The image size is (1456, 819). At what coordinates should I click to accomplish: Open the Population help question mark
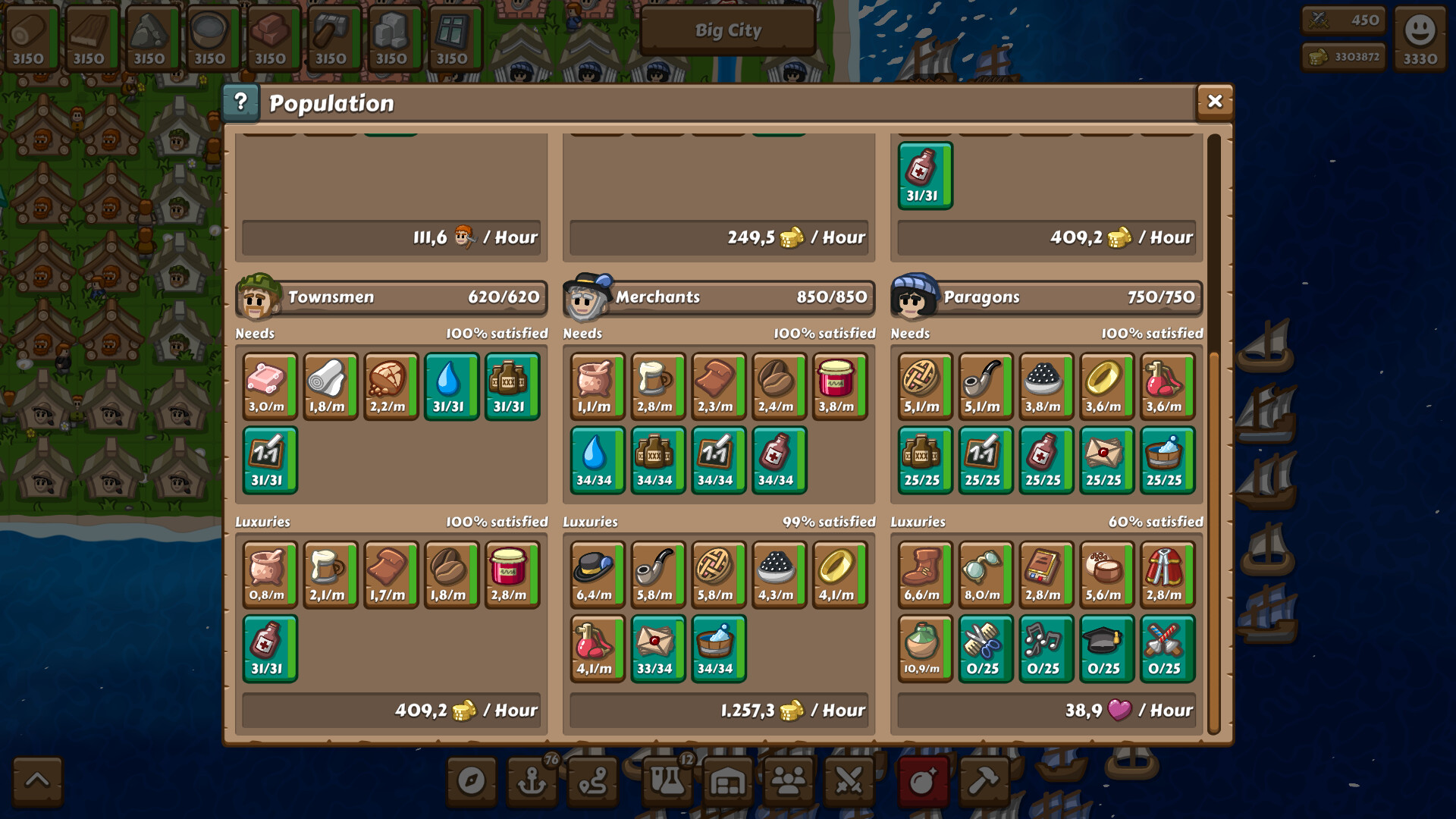pos(241,102)
